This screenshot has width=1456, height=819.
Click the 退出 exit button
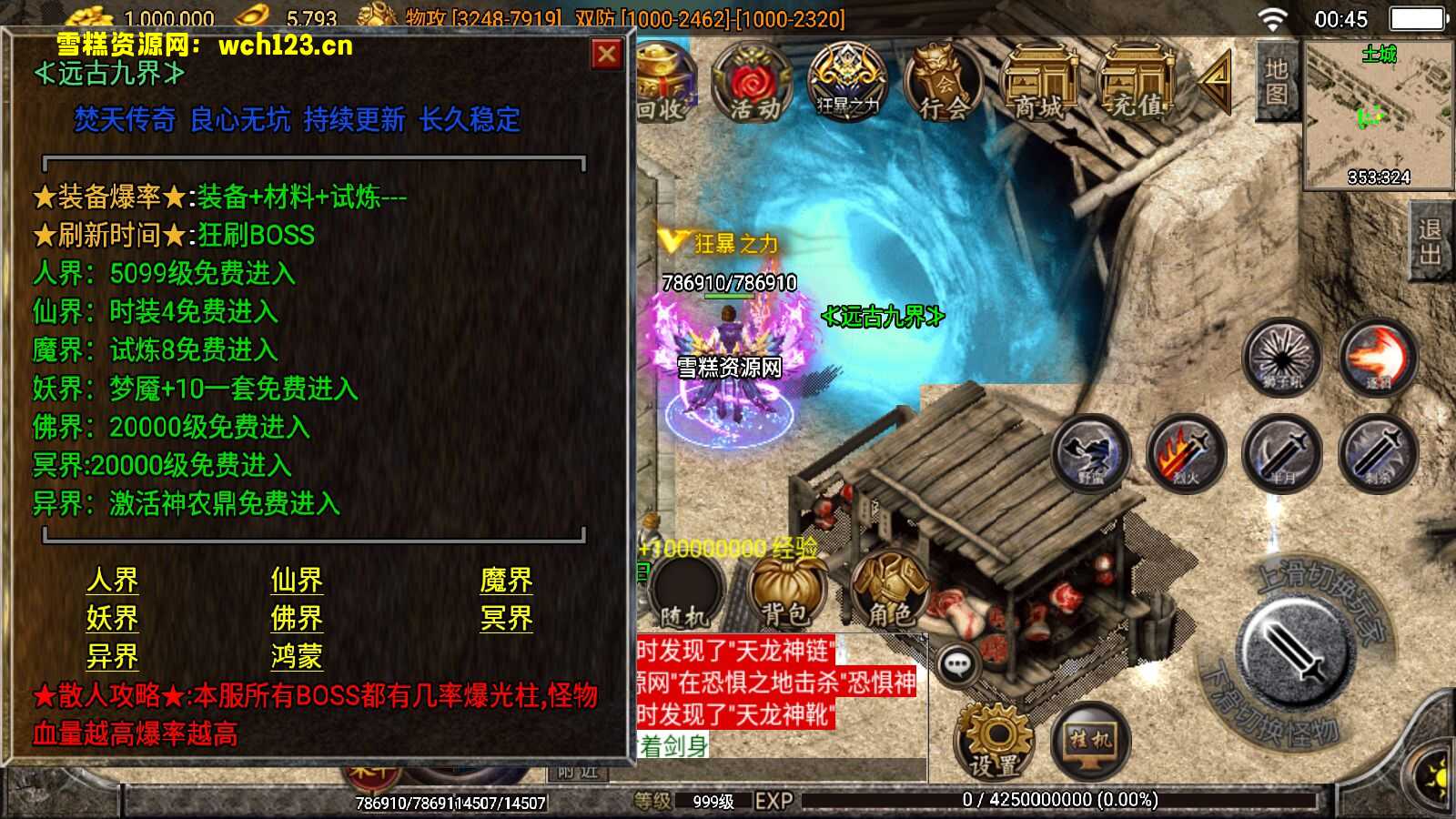(x=1430, y=241)
